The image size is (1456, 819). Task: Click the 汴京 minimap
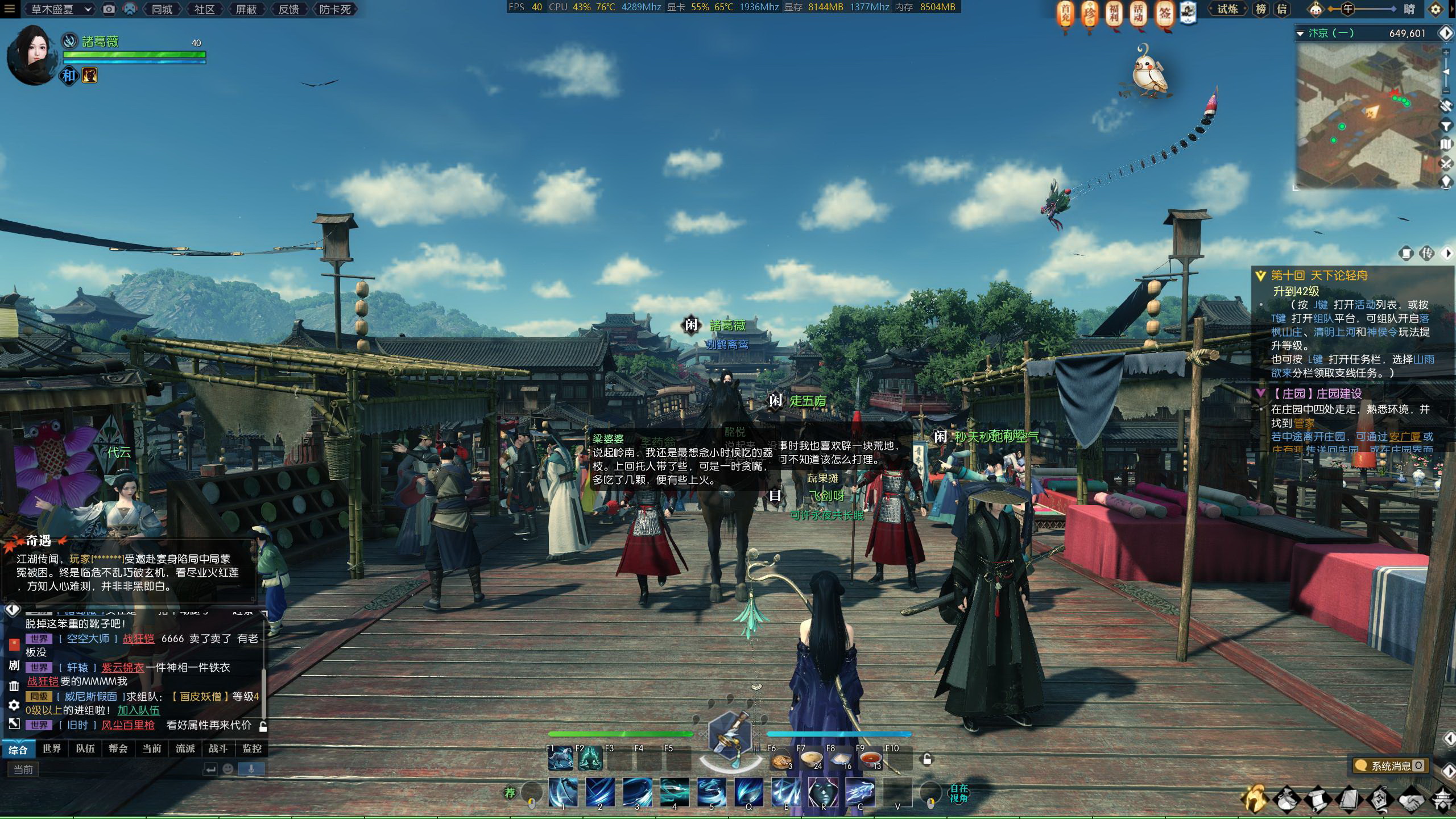(x=1365, y=117)
